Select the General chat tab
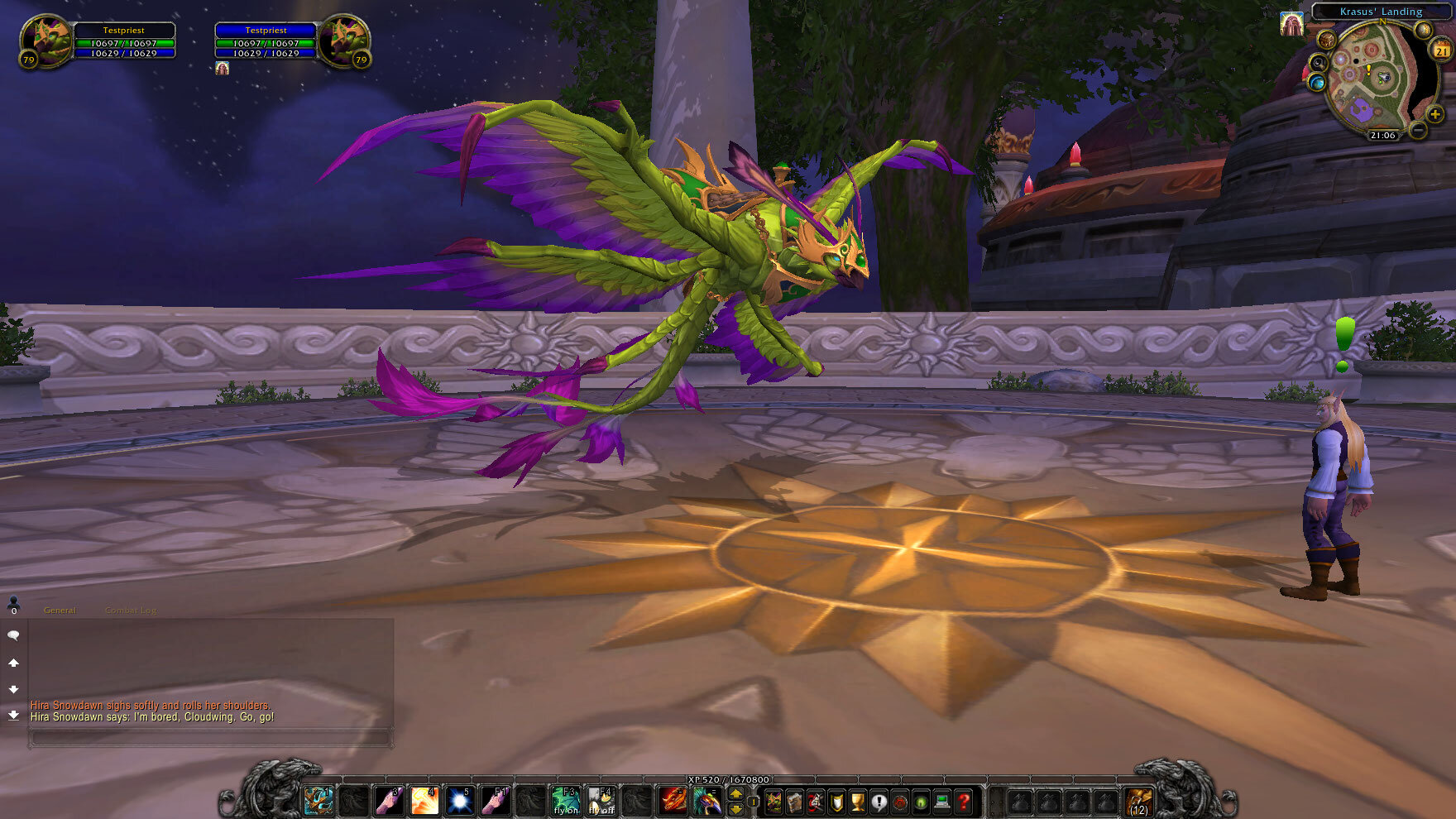1456x819 pixels. tap(60, 610)
